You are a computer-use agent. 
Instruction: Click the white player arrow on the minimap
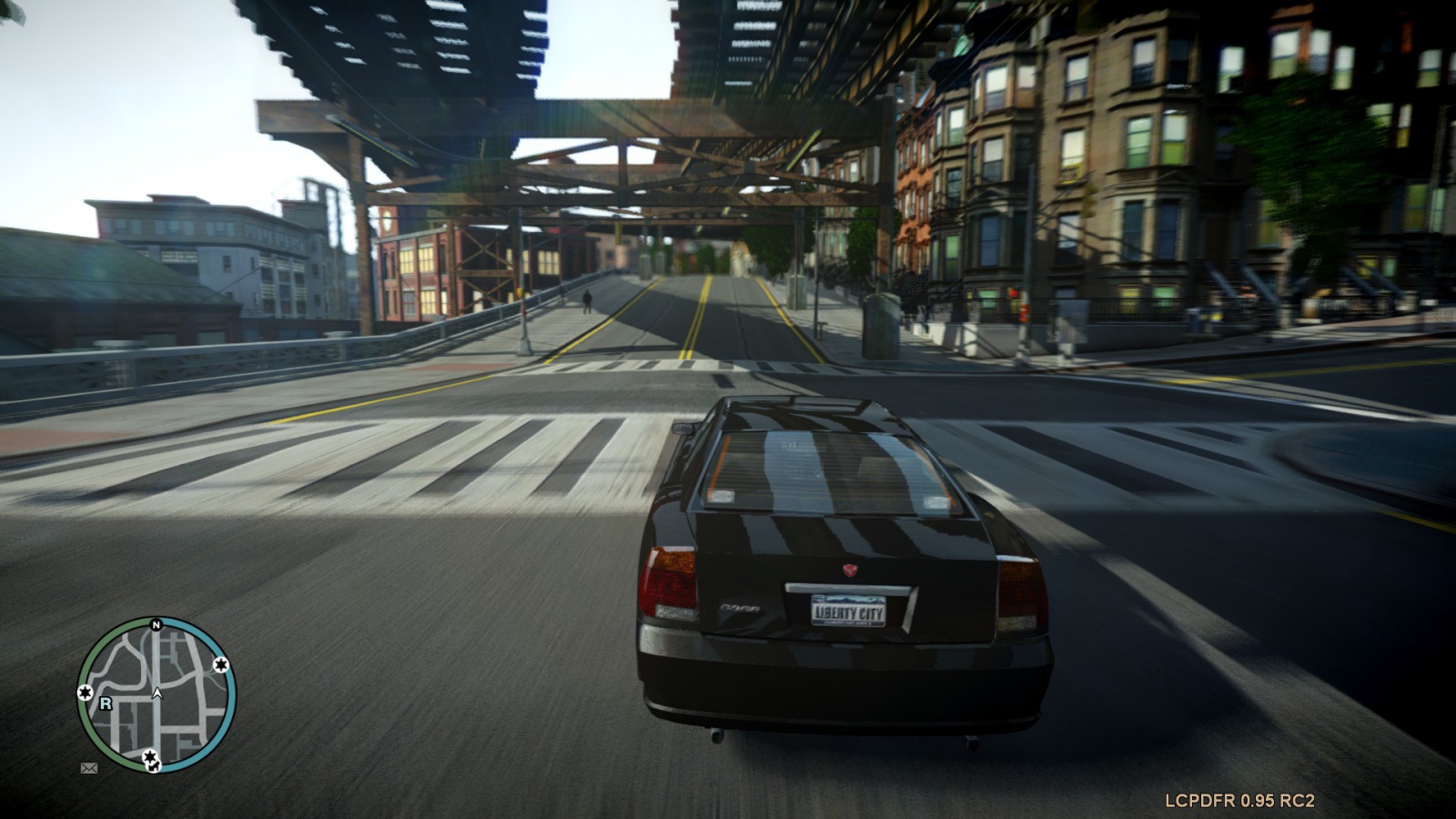click(157, 693)
